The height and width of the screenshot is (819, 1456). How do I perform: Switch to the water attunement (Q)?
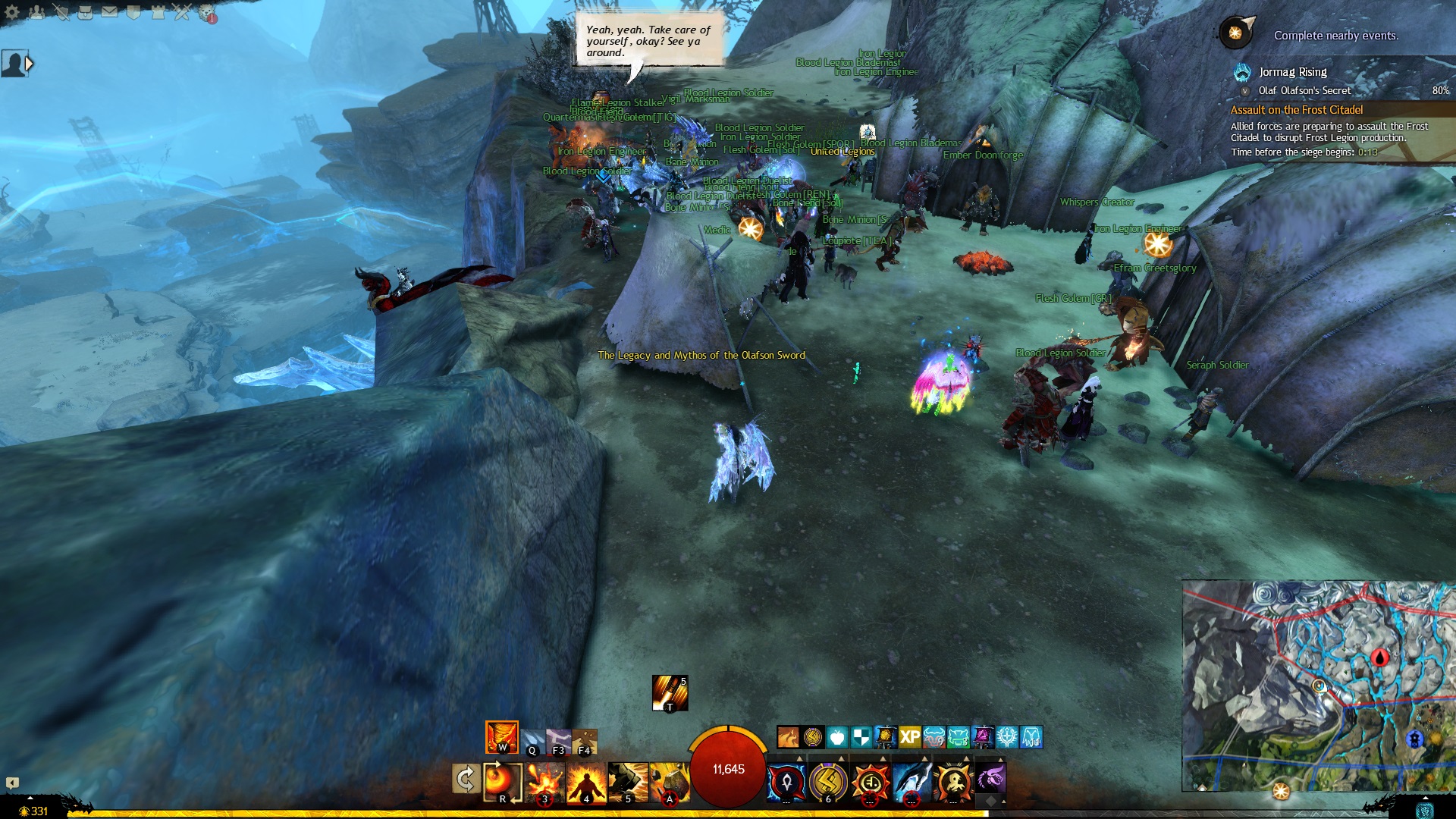(533, 741)
